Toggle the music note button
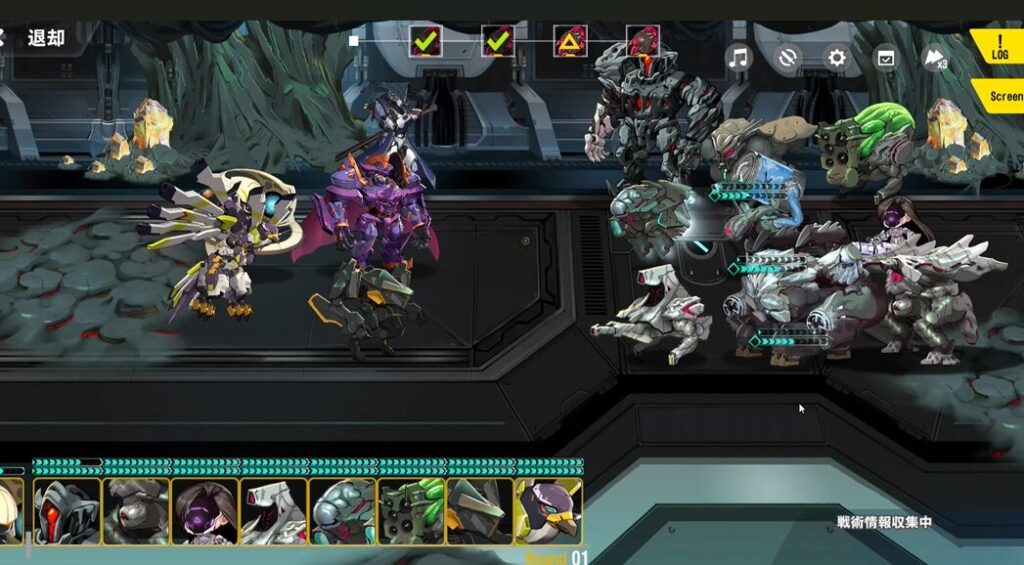 tap(739, 57)
